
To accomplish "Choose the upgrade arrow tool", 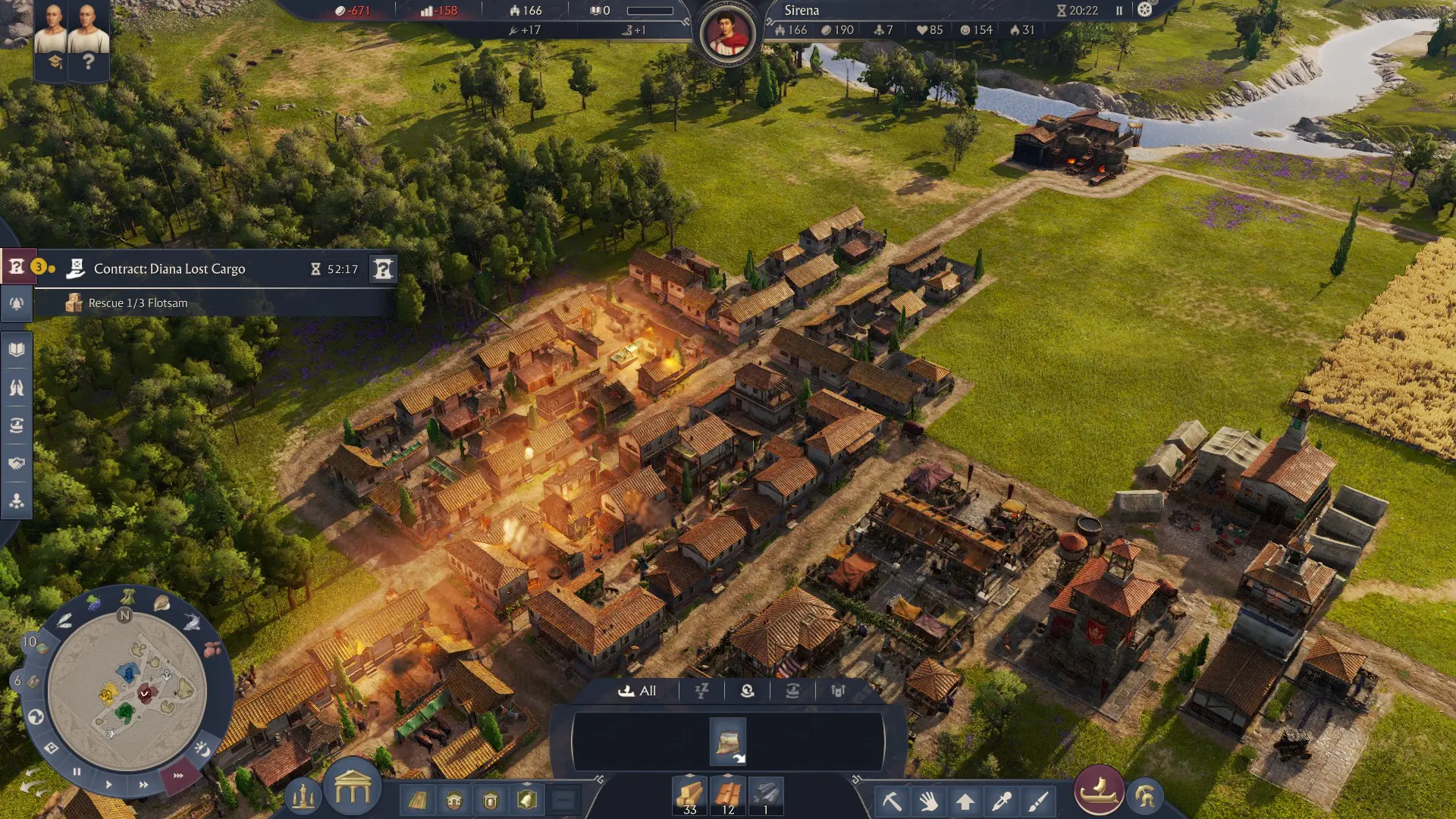I will click(965, 801).
